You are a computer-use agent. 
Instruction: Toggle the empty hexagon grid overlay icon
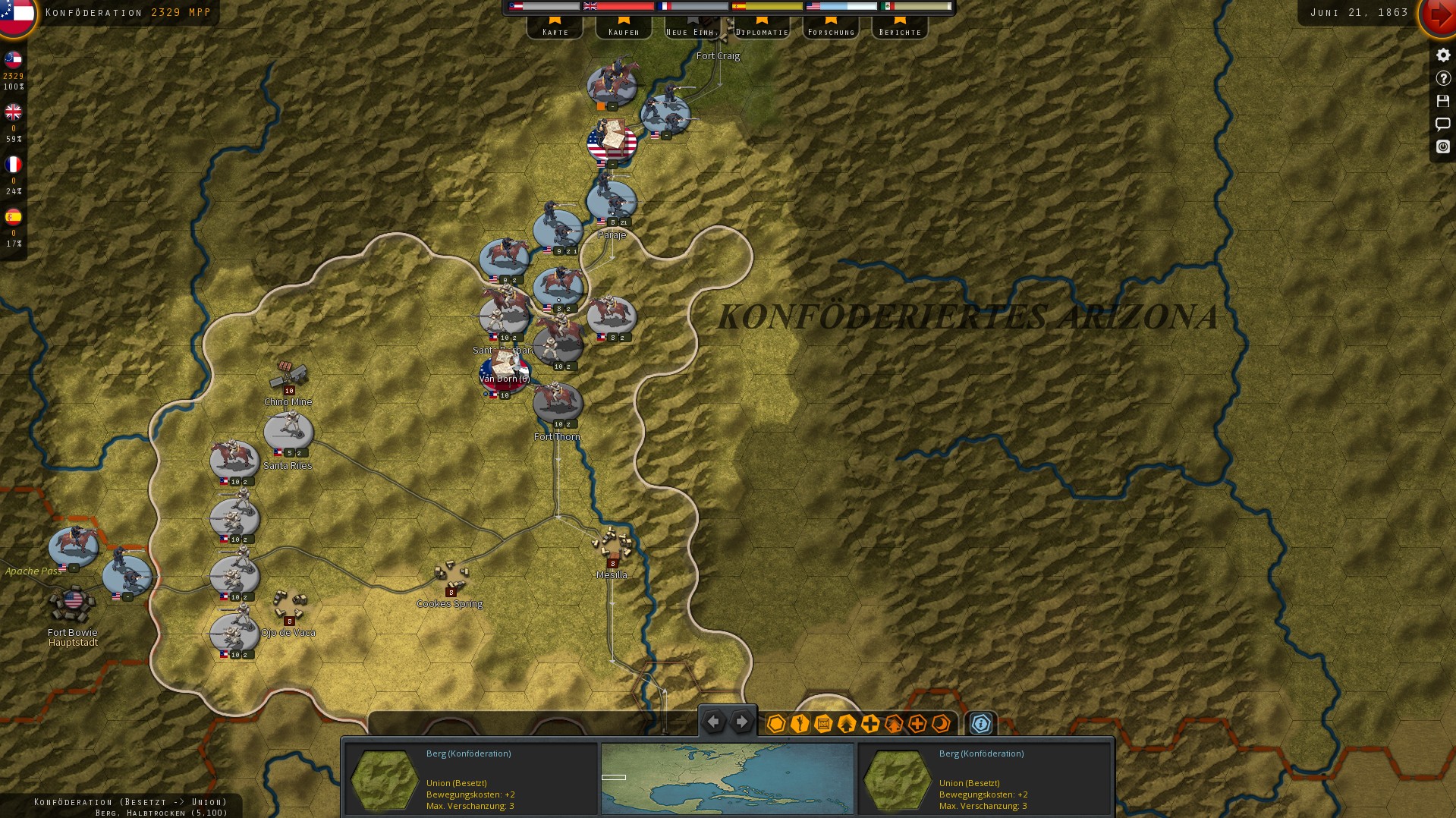tap(775, 723)
